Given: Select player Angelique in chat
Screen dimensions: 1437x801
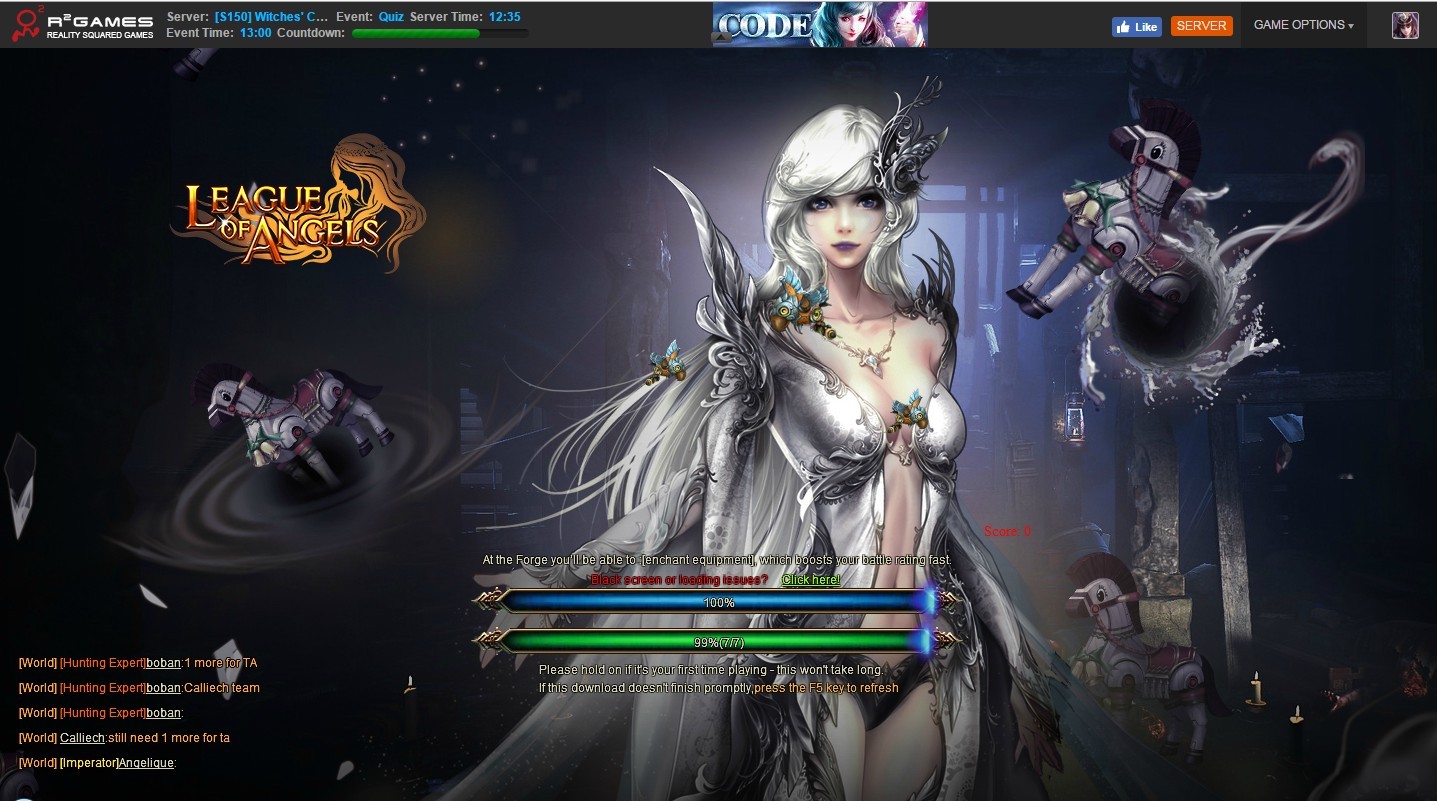Looking at the screenshot, I should (146, 763).
